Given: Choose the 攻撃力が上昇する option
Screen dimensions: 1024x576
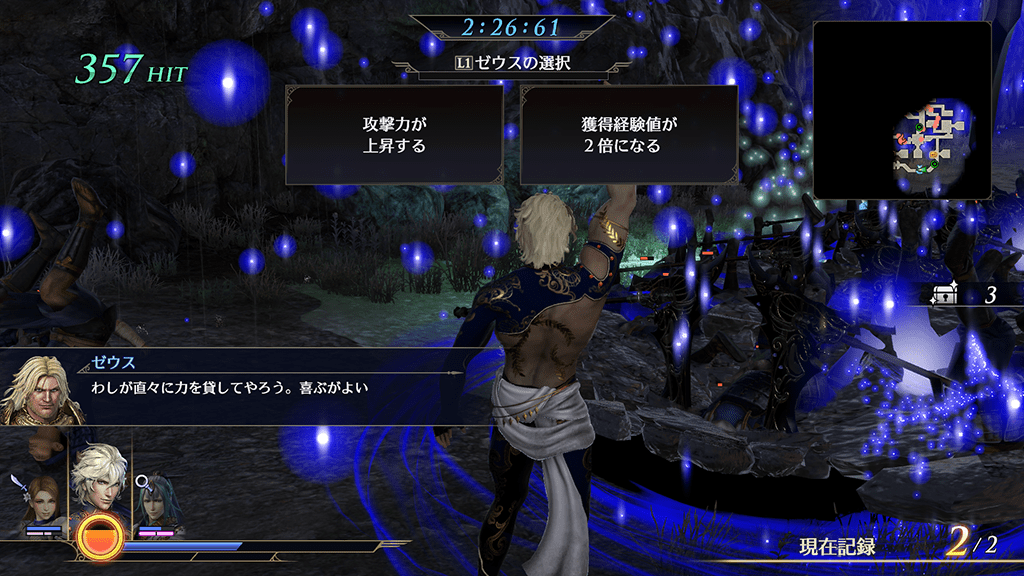Looking at the screenshot, I should click(394, 135).
